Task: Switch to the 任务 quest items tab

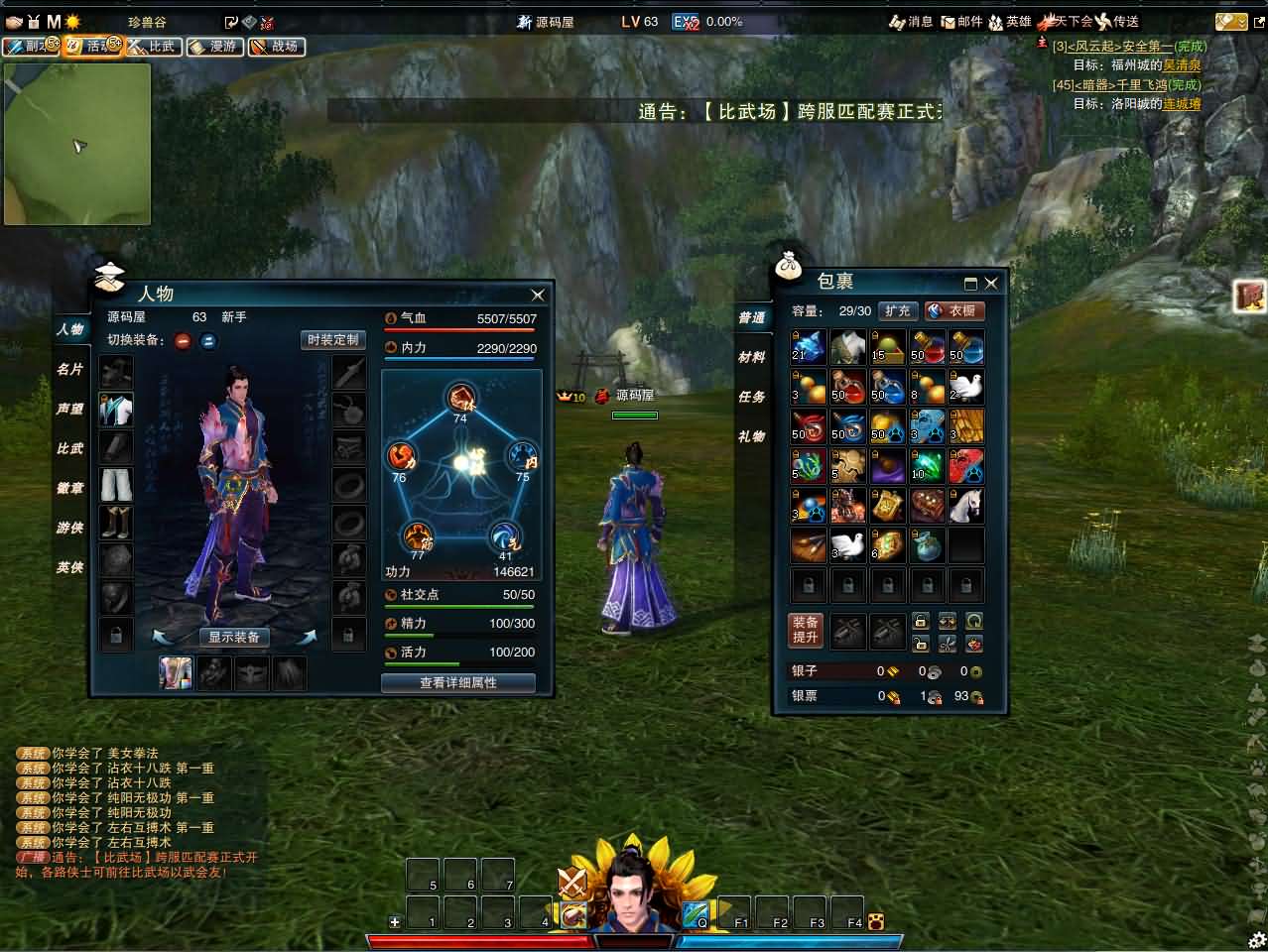Action: pos(752,397)
